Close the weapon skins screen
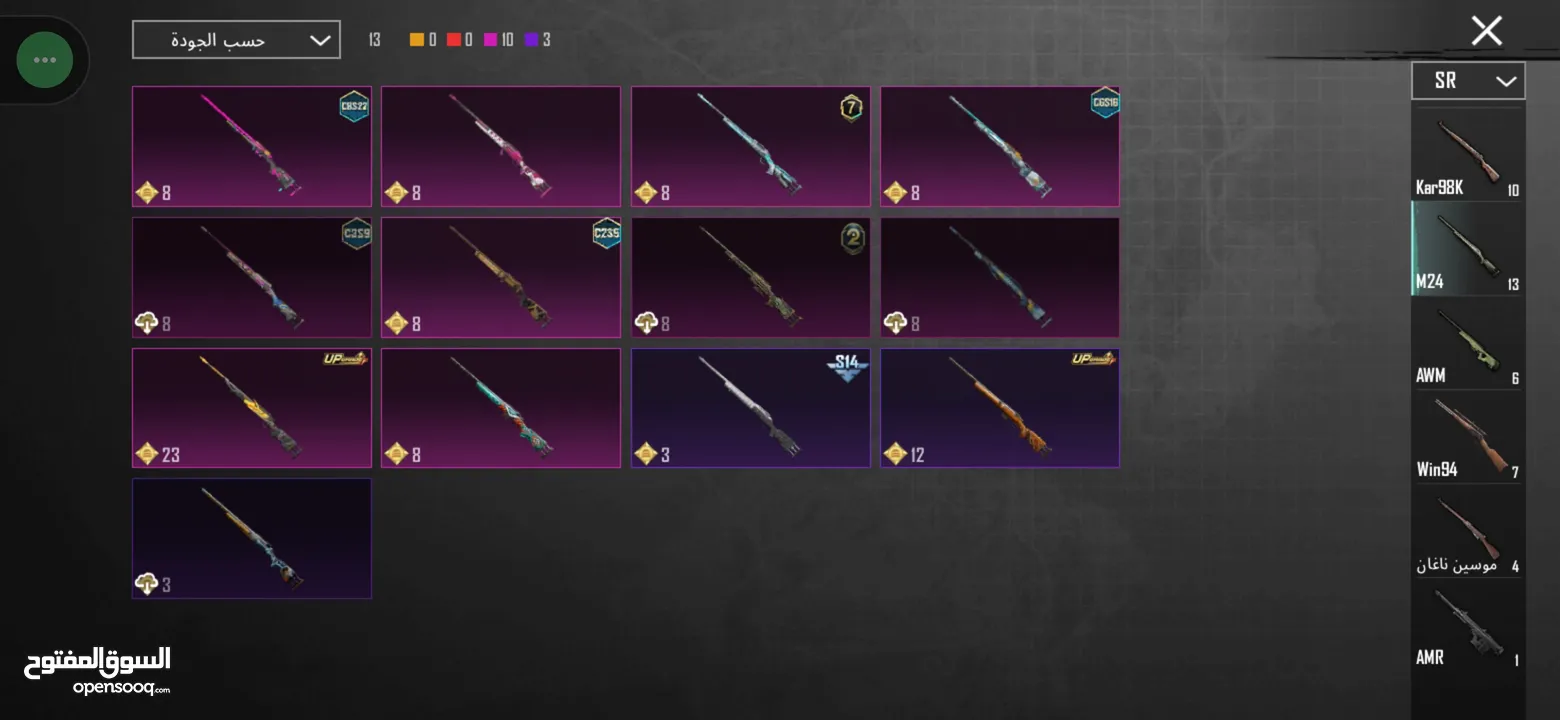Screen dimensions: 1560x720 1486,32
